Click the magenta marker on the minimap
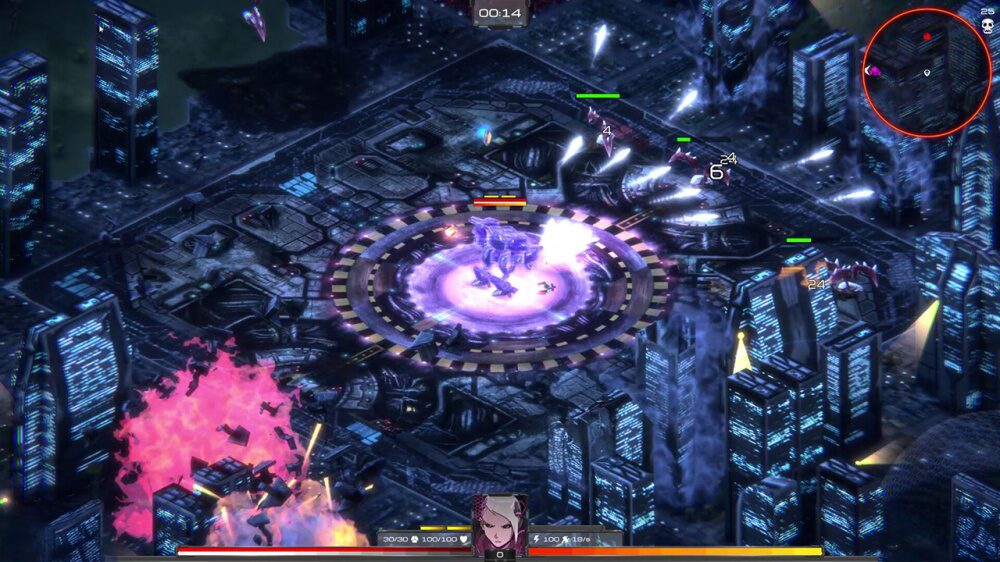The height and width of the screenshot is (562, 1000). 874,71
